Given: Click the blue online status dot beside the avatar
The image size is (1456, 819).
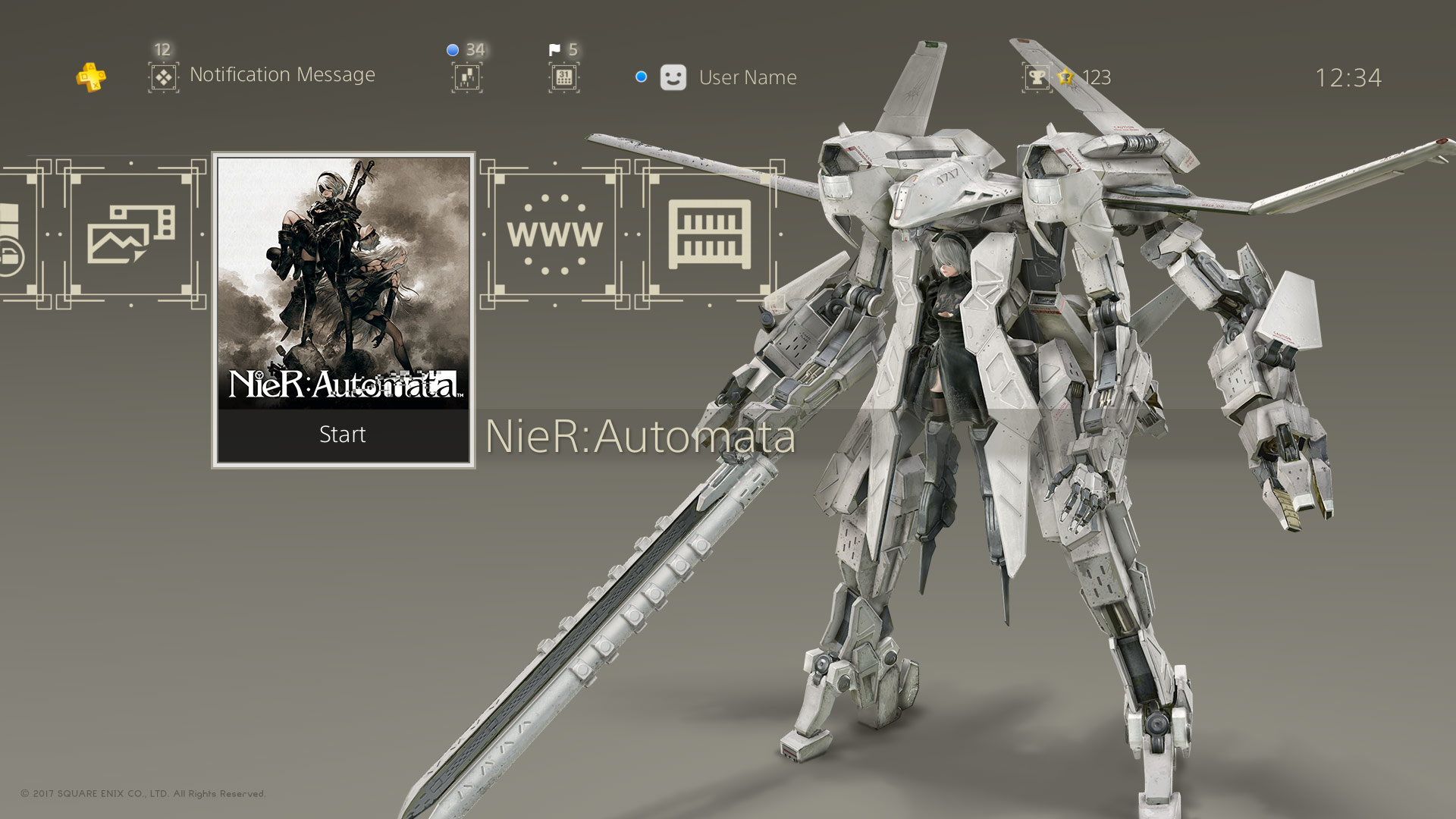Looking at the screenshot, I should coord(640,76).
